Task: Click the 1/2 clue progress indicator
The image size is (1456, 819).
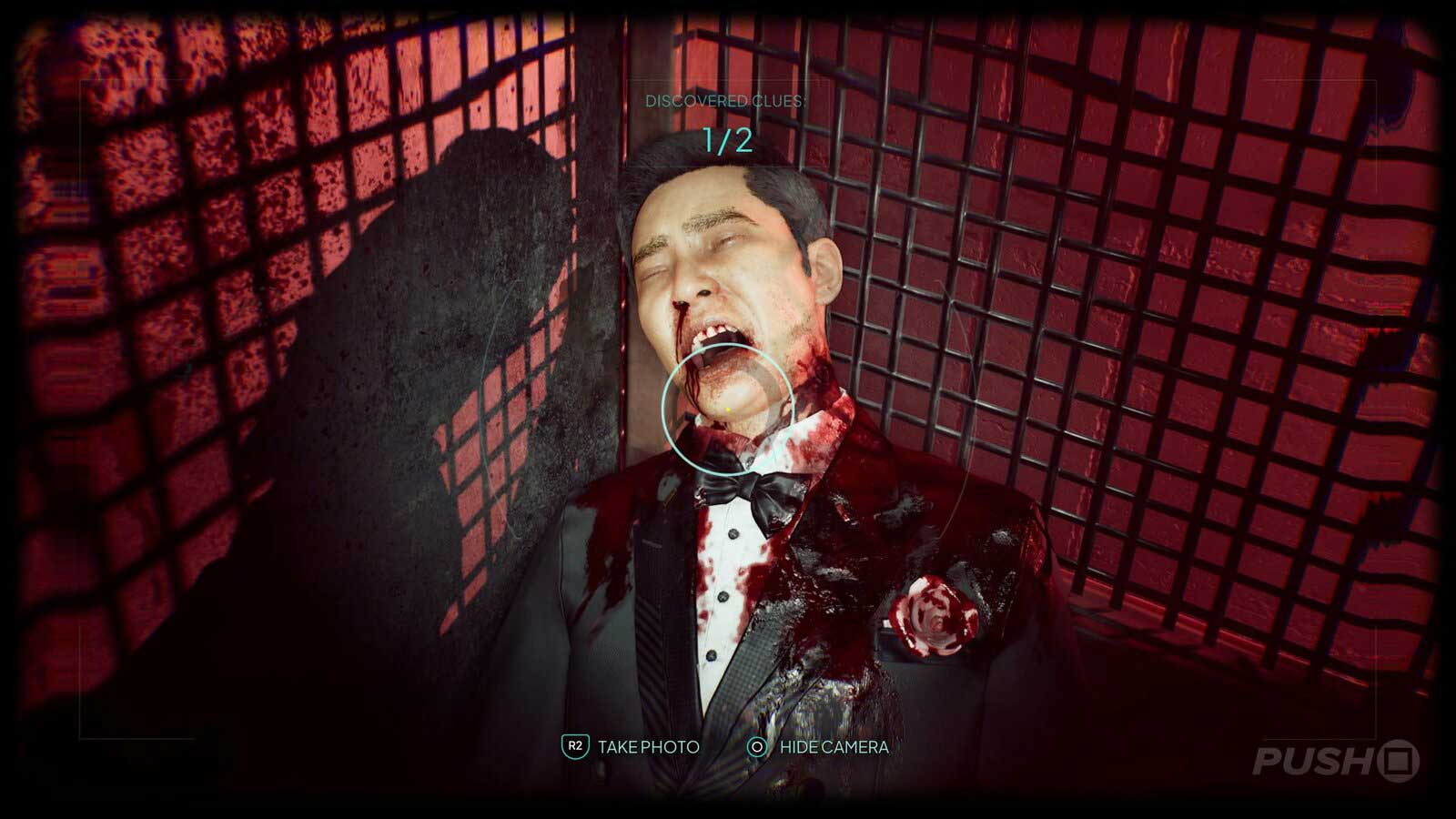Action: (x=728, y=139)
